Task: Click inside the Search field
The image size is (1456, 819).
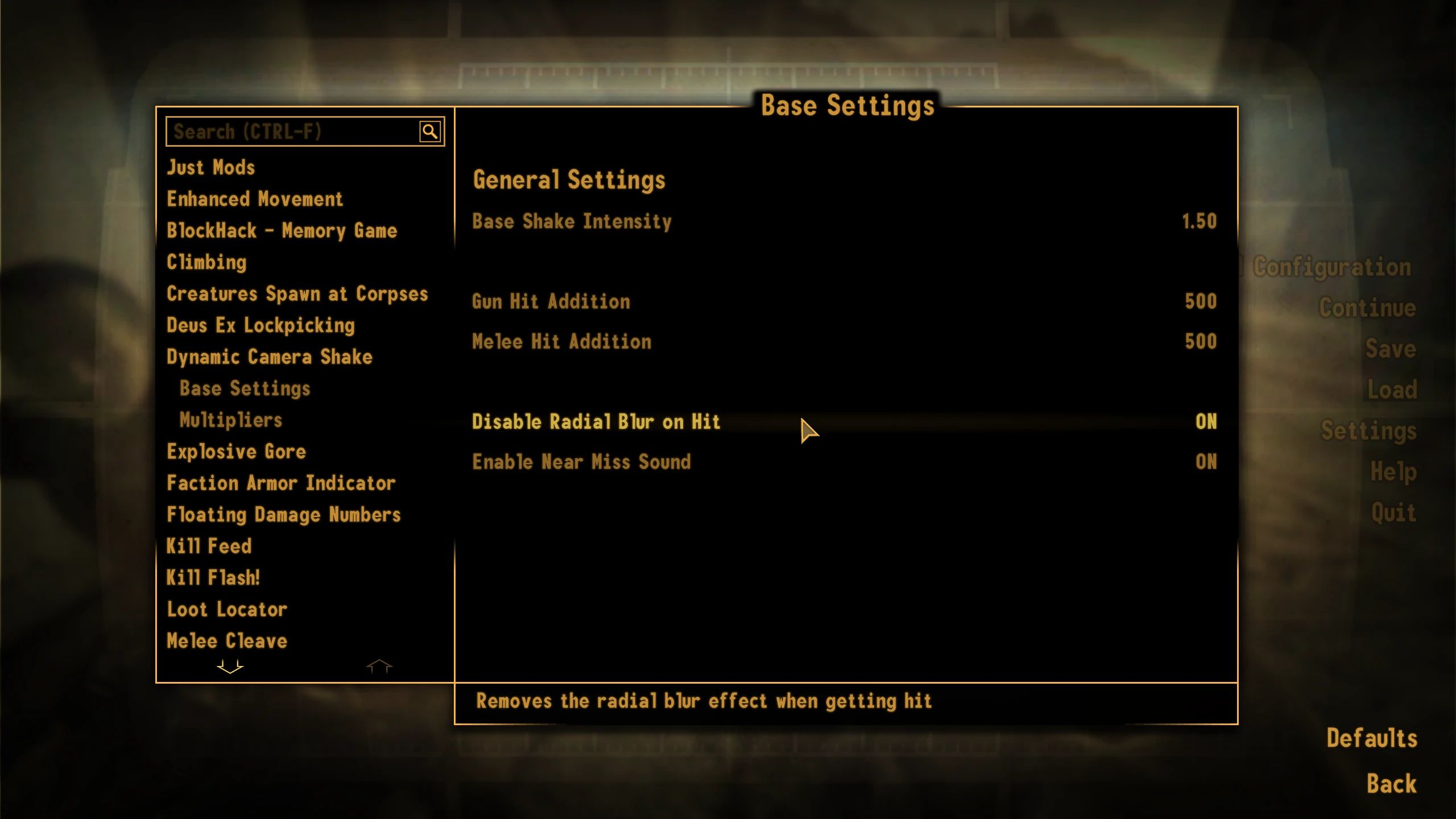Action: [284, 131]
